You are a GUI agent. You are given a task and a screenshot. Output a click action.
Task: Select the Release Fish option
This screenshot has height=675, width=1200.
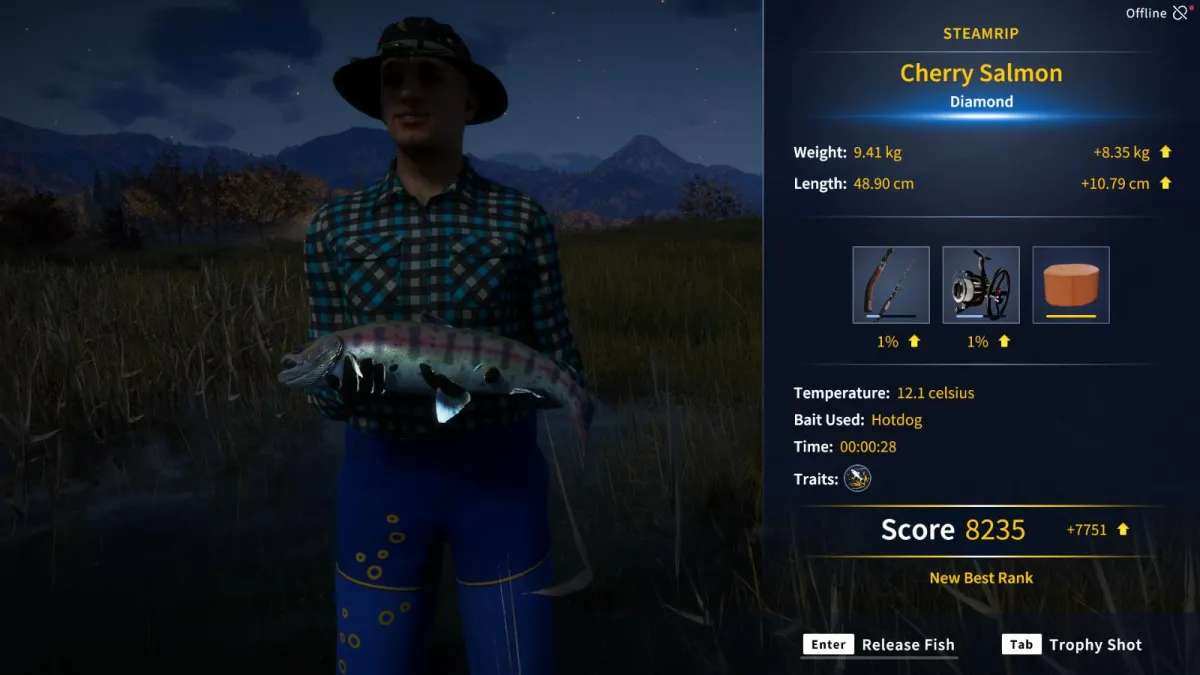[880, 645]
